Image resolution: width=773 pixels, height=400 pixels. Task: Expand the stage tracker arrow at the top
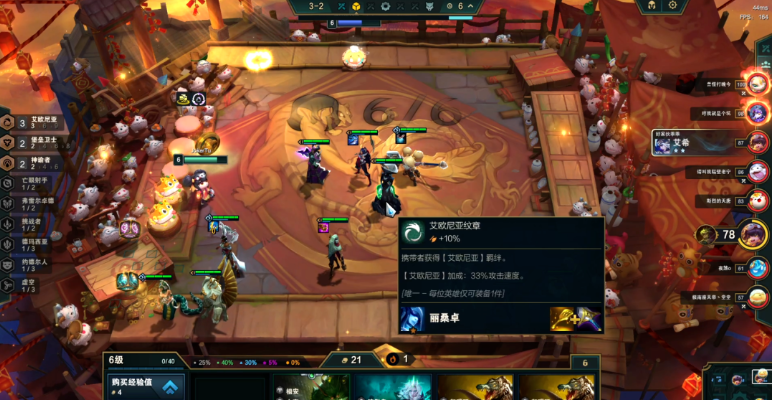point(470,6)
